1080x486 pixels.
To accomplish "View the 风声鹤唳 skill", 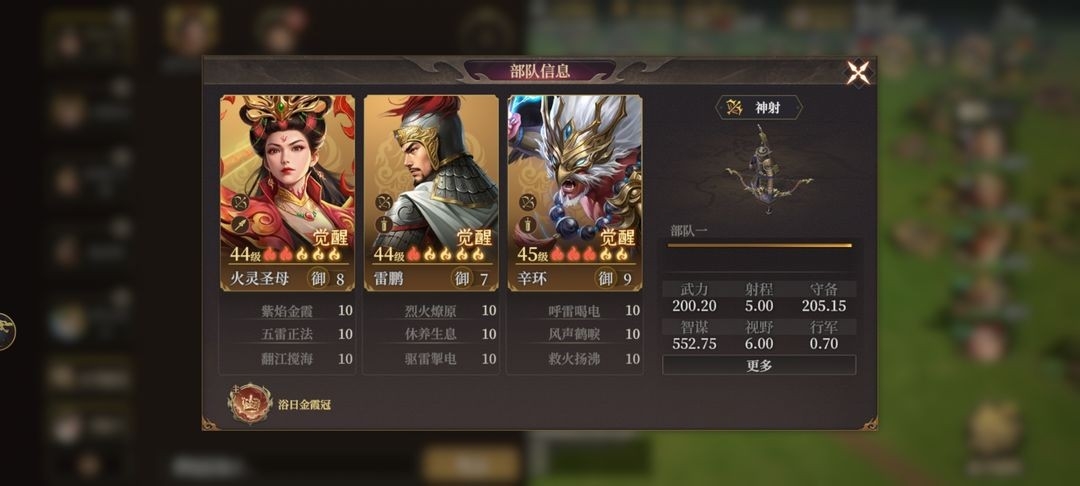I will click(575, 334).
